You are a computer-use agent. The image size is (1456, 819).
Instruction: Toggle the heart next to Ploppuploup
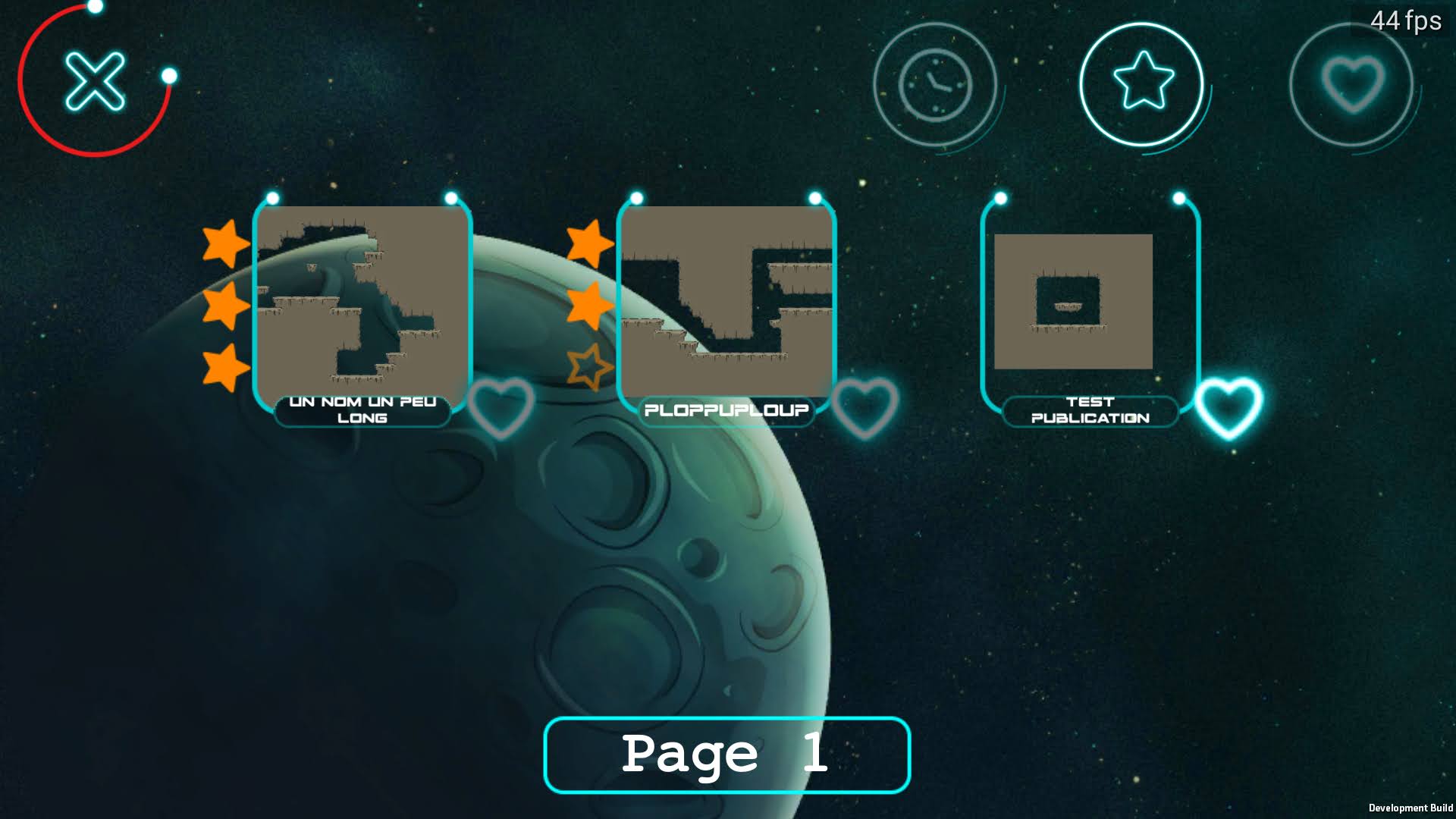[865, 407]
